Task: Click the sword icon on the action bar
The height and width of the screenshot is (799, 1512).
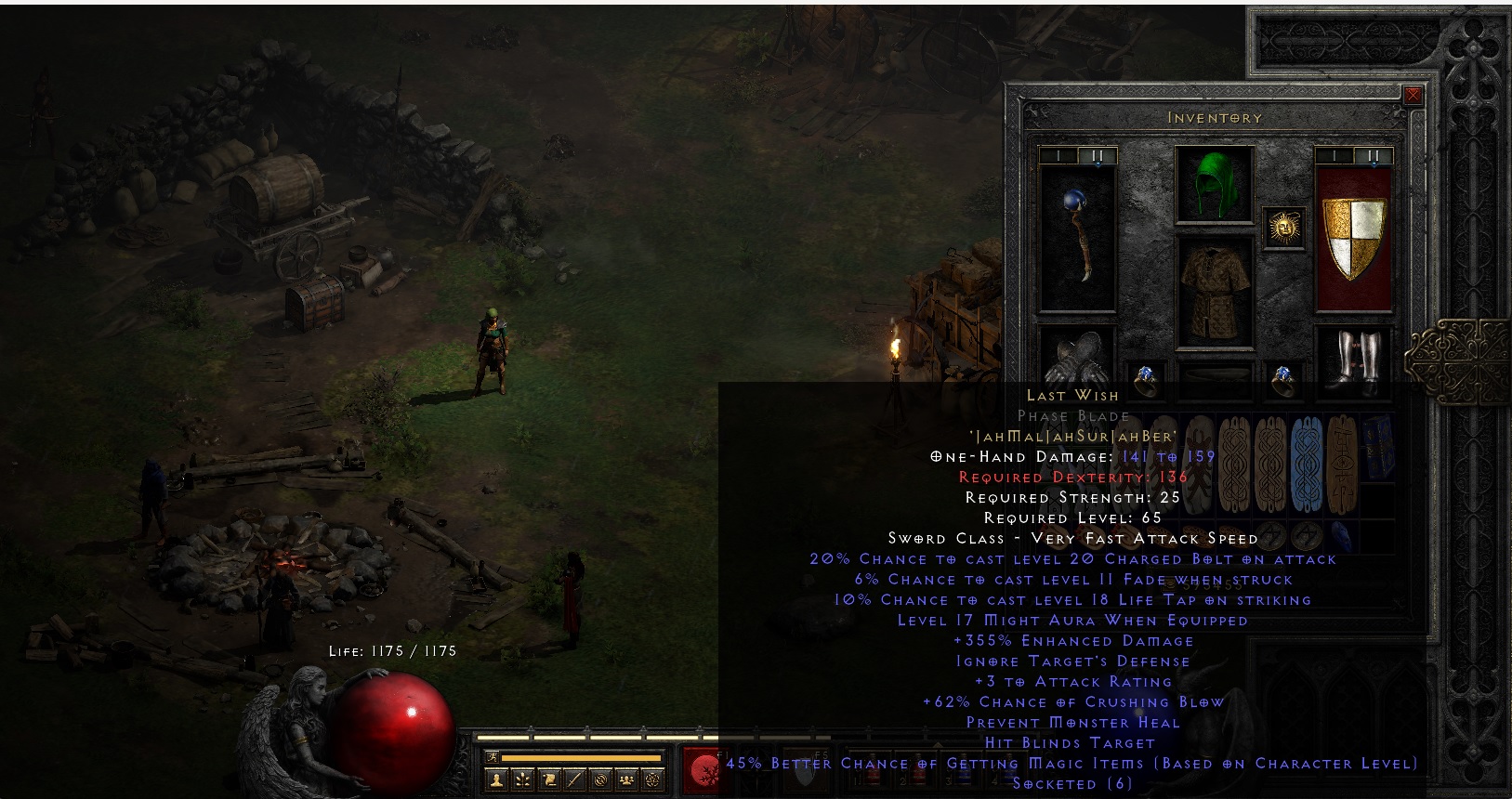Action: [575, 779]
